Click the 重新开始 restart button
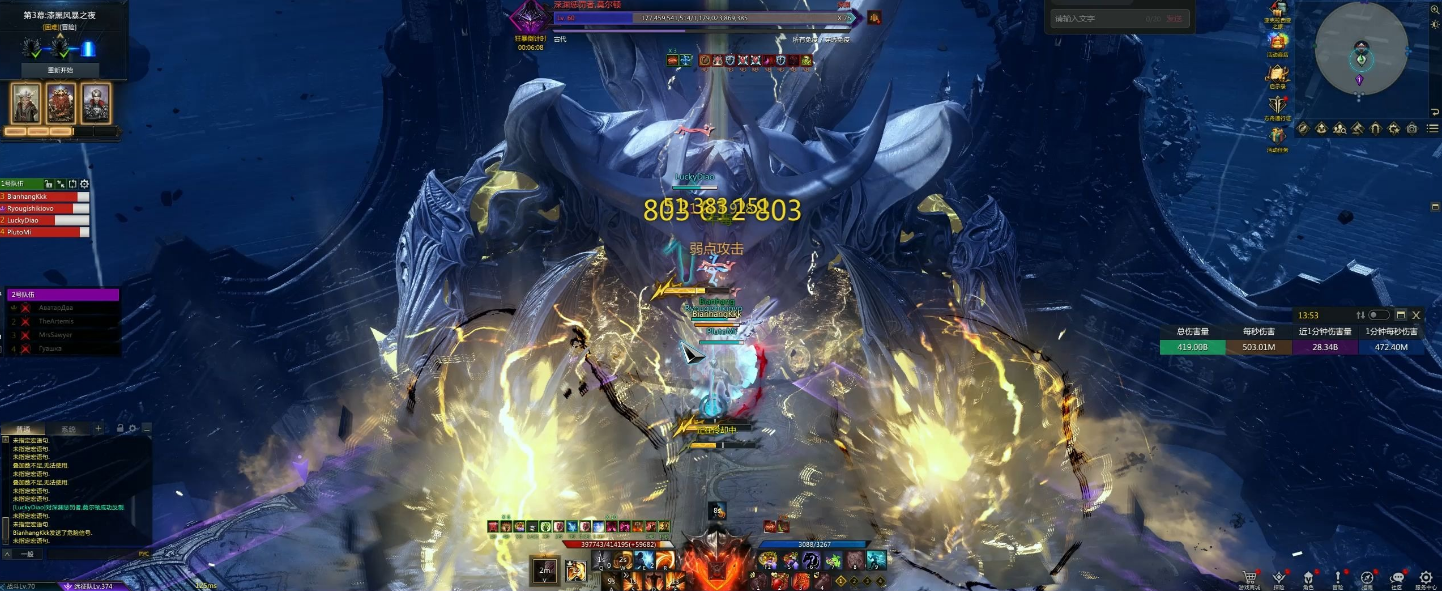Viewport: 1442px width, 591px height. click(x=60, y=70)
